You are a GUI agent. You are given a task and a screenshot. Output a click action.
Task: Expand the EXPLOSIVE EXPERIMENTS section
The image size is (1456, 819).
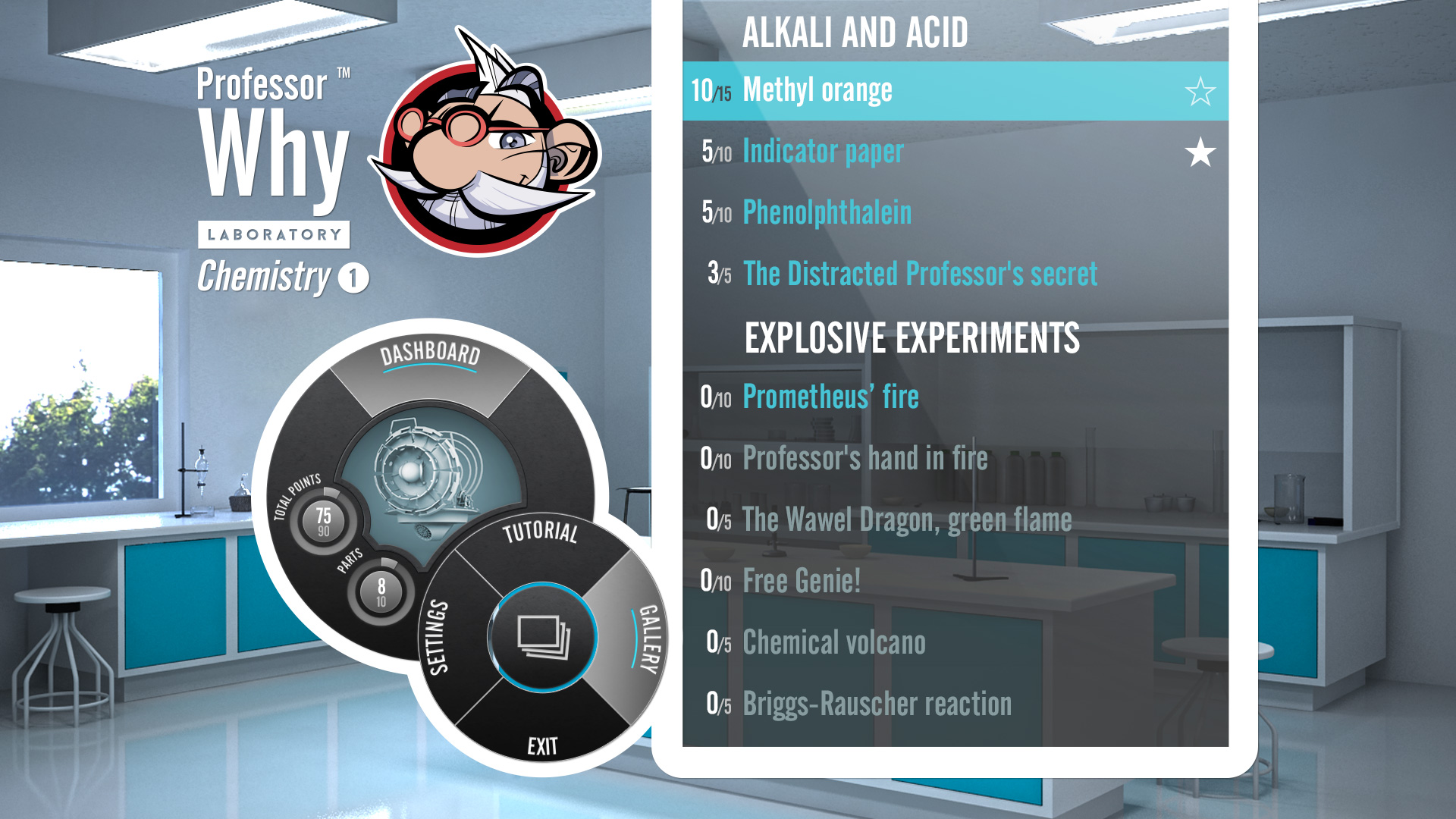coord(912,337)
